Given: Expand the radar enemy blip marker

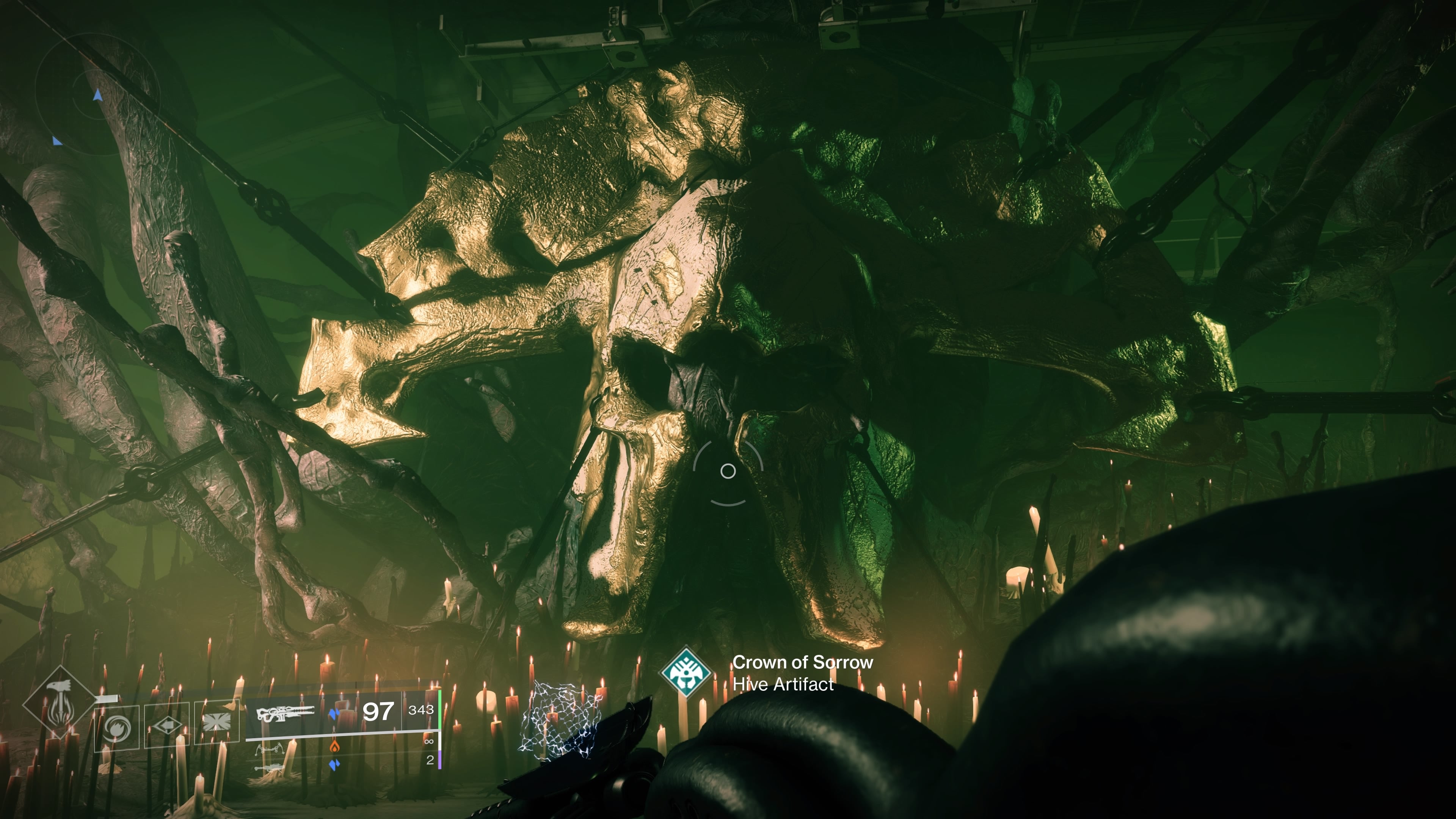Looking at the screenshot, I should point(56,141).
